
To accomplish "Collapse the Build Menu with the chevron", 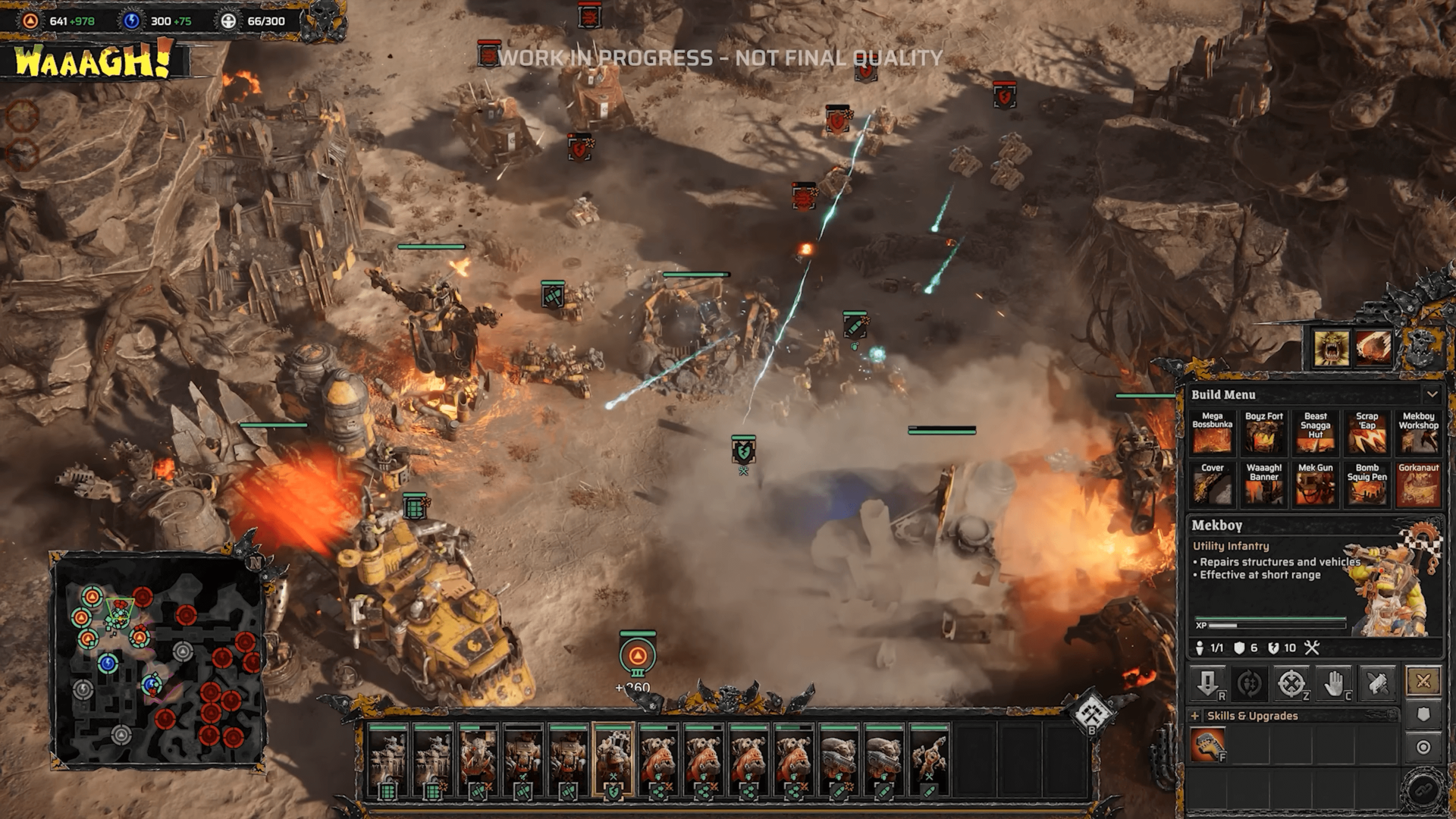I will (x=1432, y=394).
